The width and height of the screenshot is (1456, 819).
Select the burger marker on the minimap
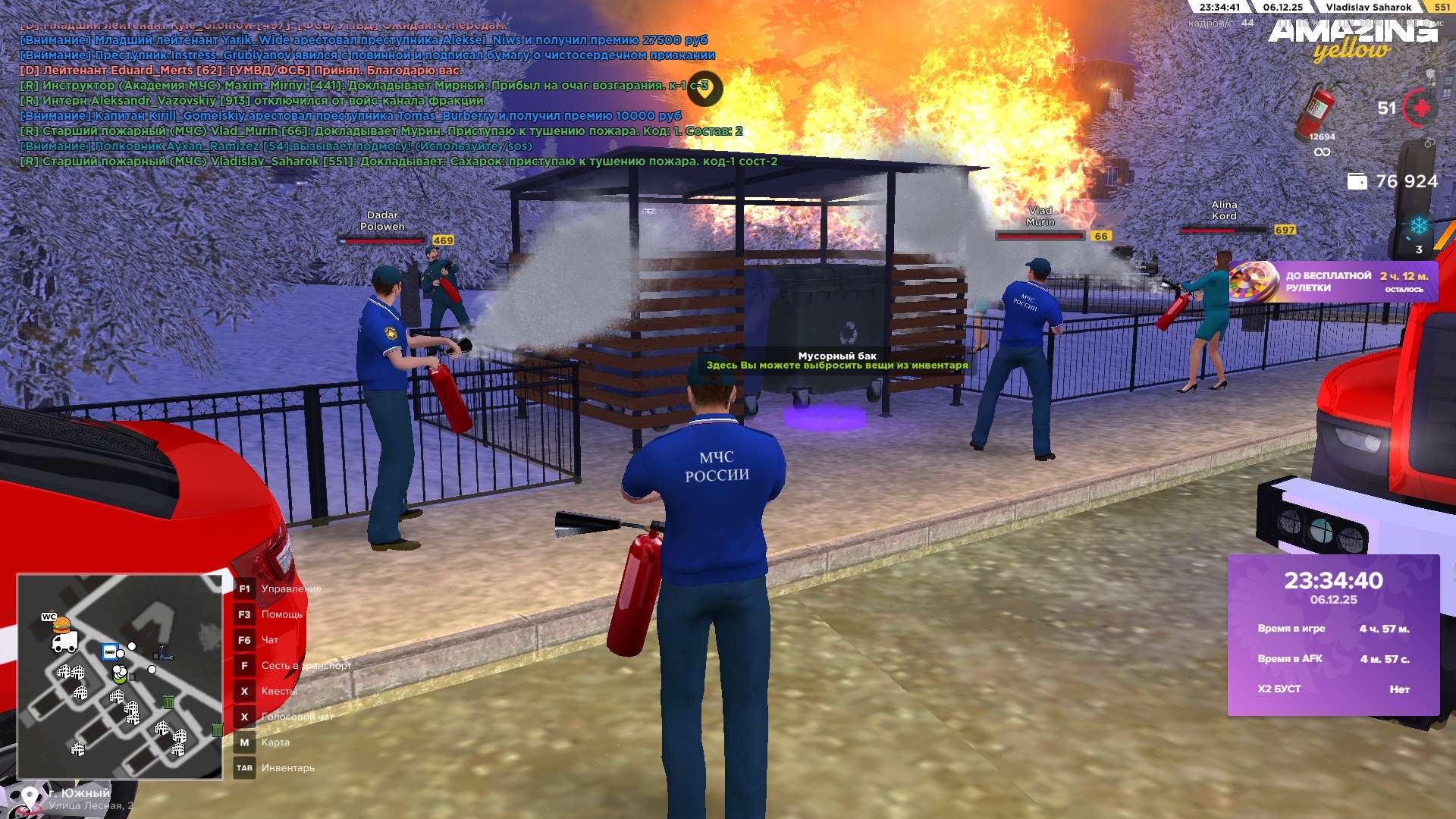tap(61, 625)
